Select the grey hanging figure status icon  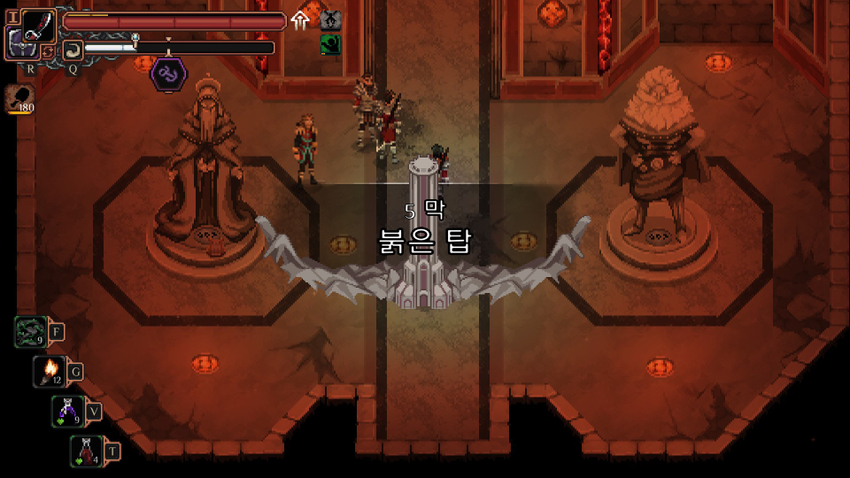330,20
